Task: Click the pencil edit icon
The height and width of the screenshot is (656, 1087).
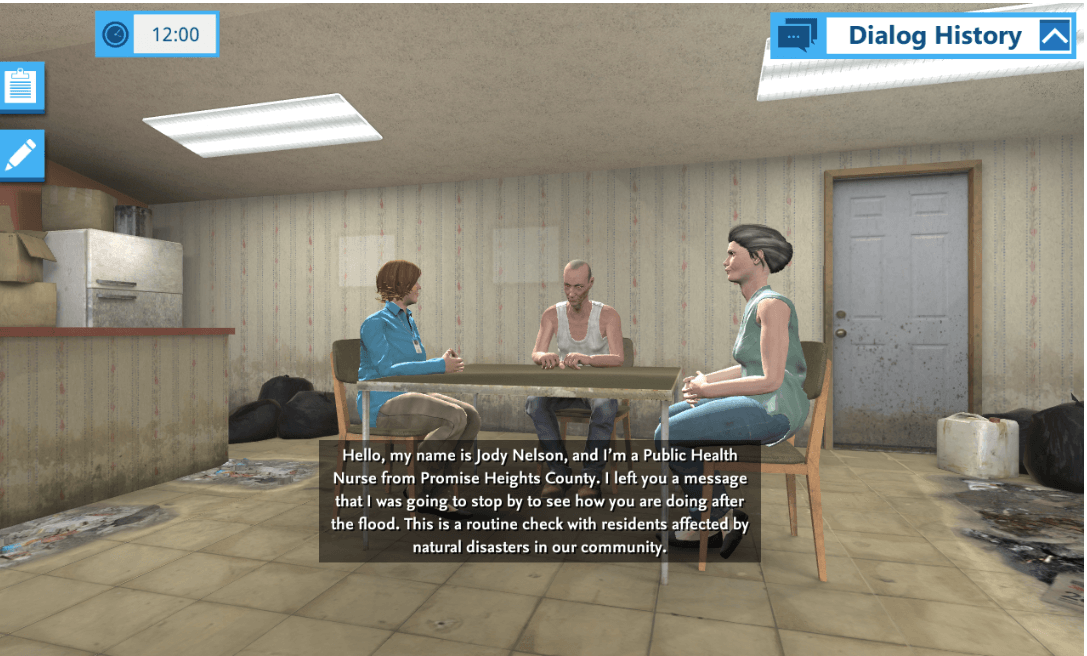Action: [x=21, y=154]
